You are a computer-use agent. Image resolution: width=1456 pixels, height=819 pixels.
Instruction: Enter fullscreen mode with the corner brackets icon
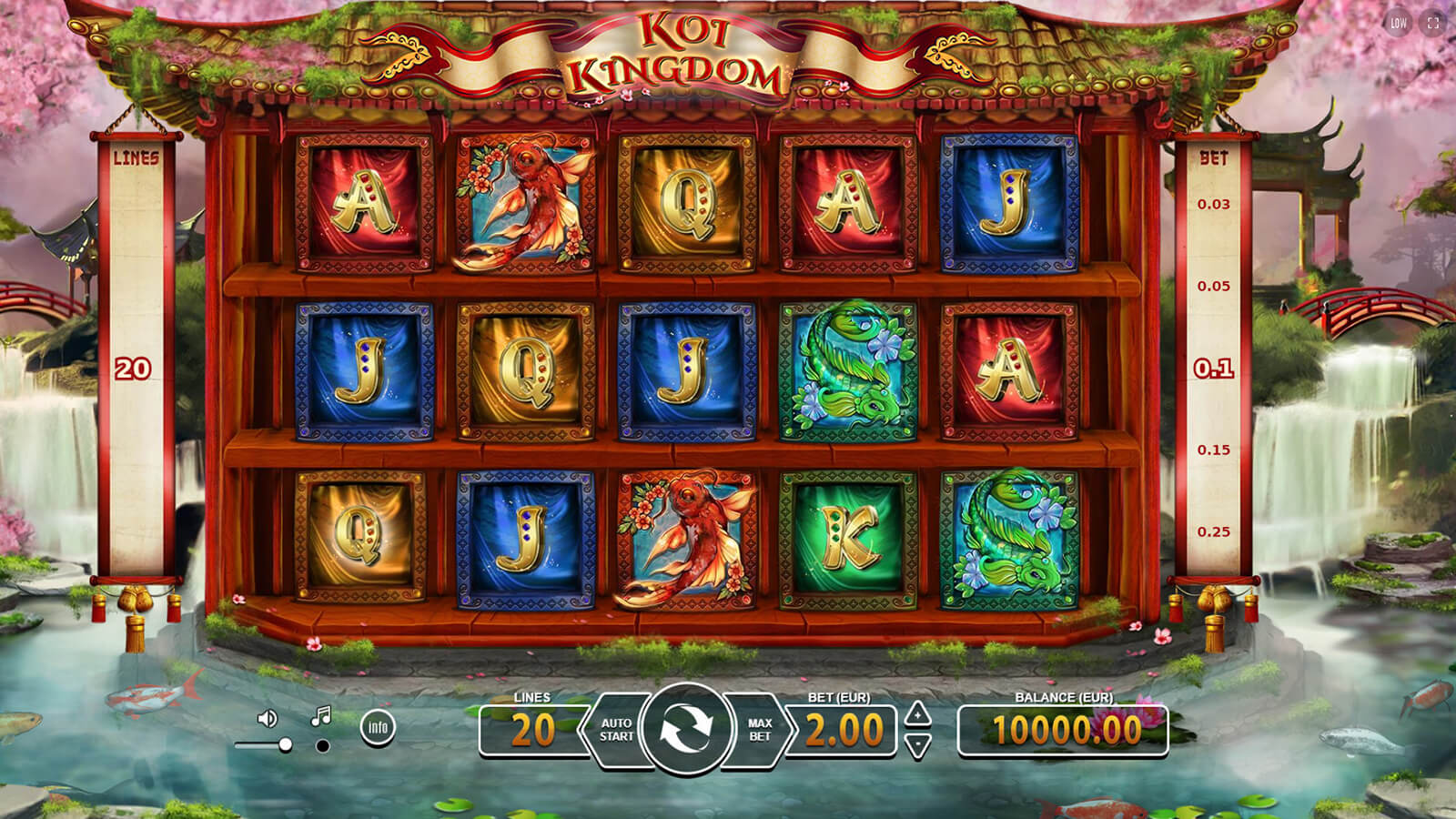point(1433,24)
